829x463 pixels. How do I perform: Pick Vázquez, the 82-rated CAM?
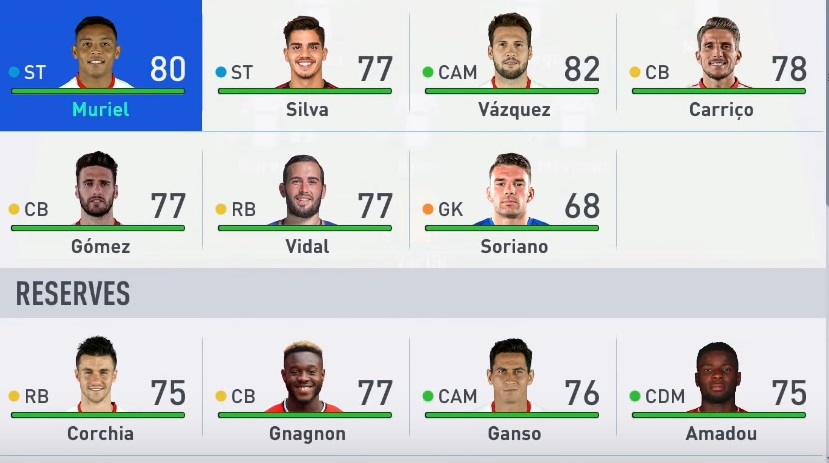[x=512, y=66]
